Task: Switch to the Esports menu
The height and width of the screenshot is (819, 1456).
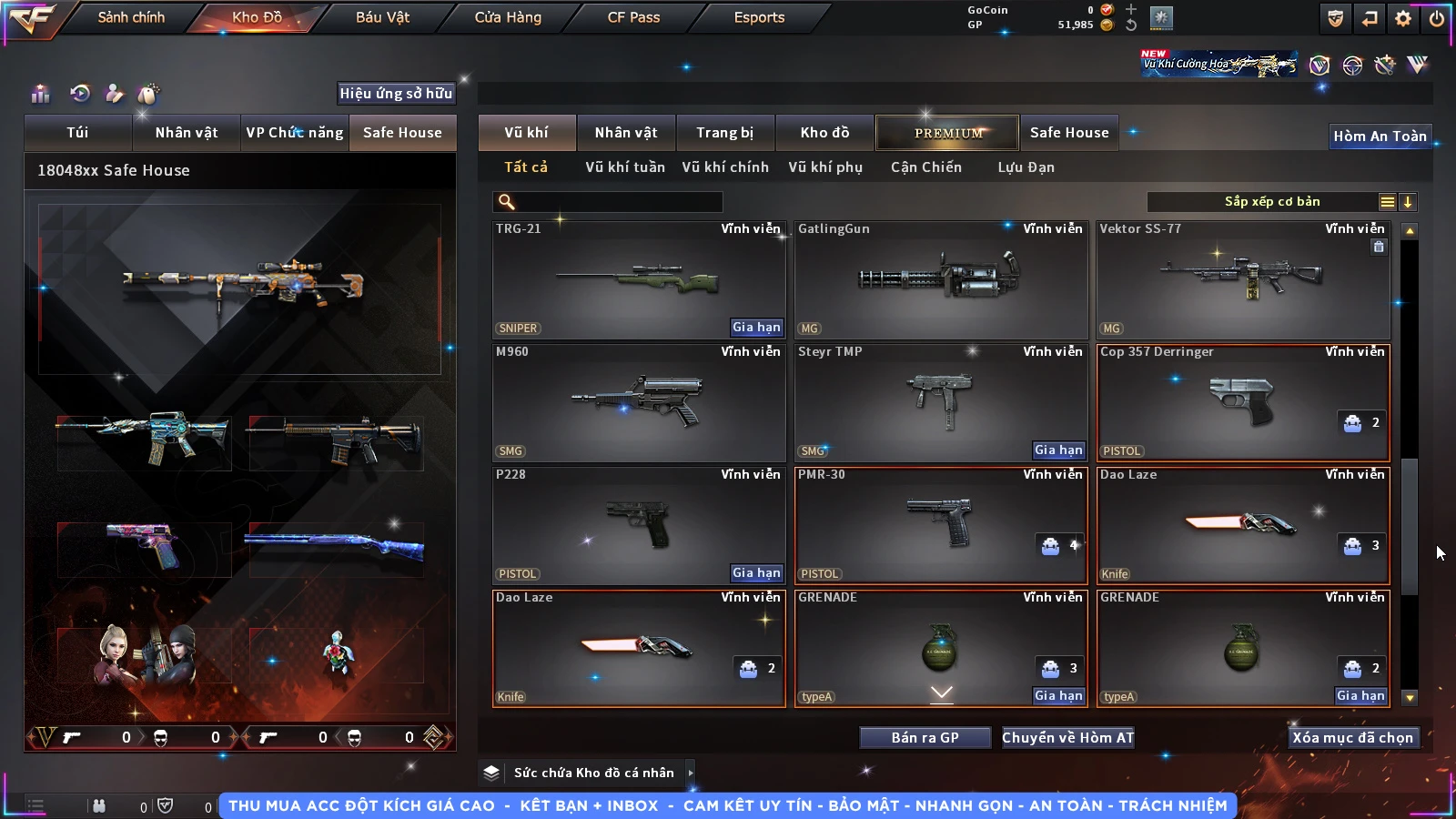Action: click(759, 17)
